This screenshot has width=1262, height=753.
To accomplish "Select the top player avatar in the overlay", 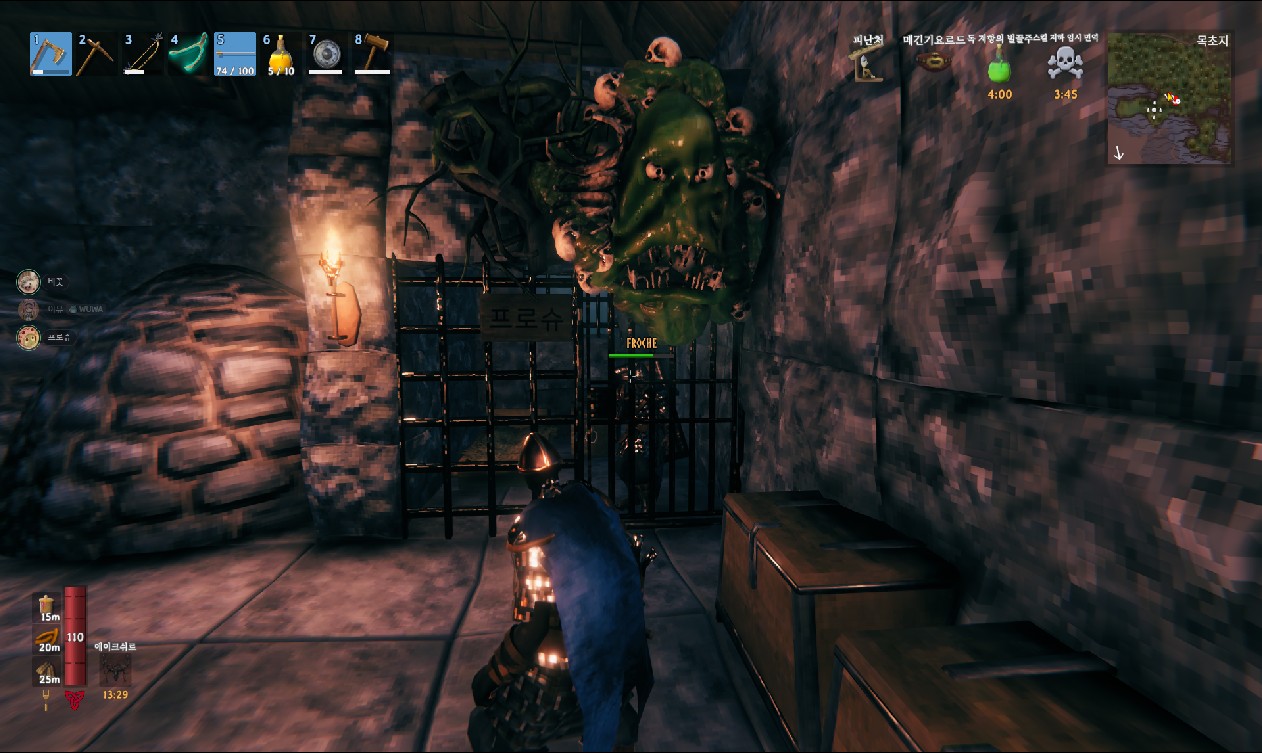I will tap(28, 281).
